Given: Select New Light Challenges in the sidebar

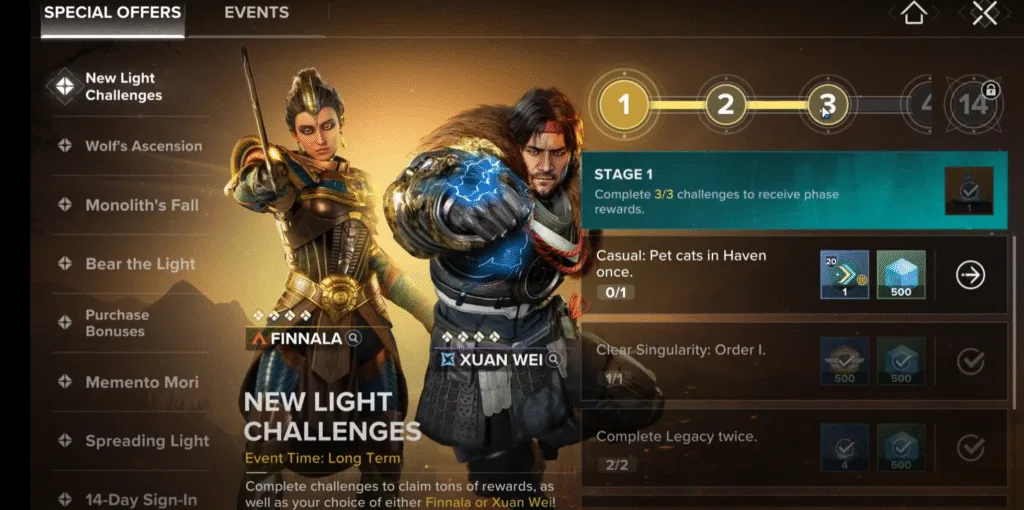Looking at the screenshot, I should click(x=122, y=87).
